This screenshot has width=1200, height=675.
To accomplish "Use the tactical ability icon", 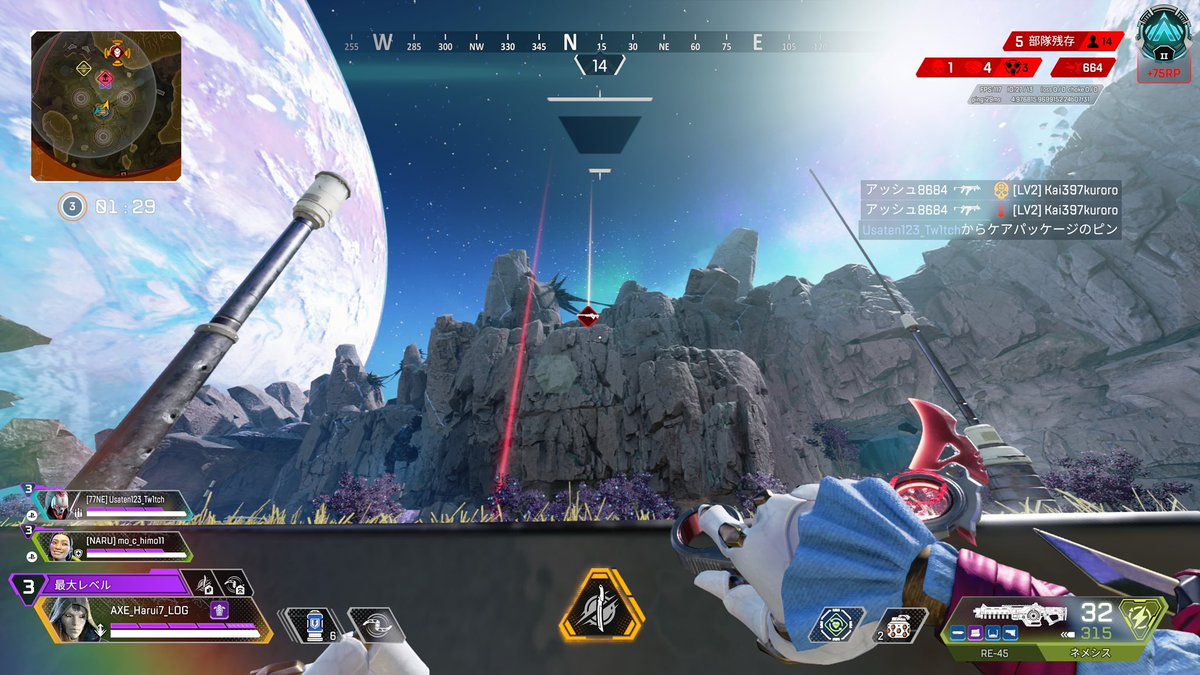I will (376, 625).
